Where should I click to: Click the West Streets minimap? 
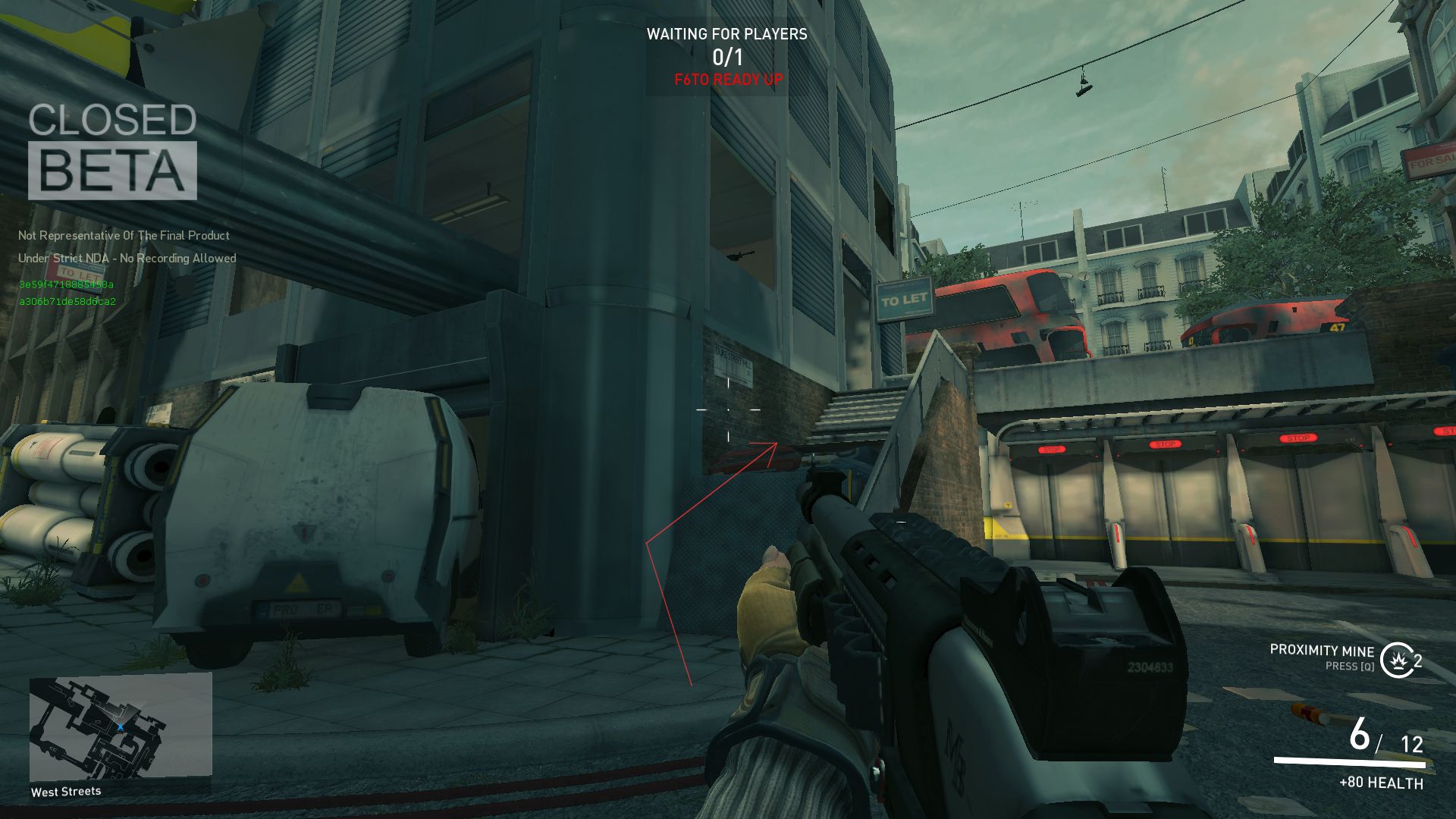point(120,726)
